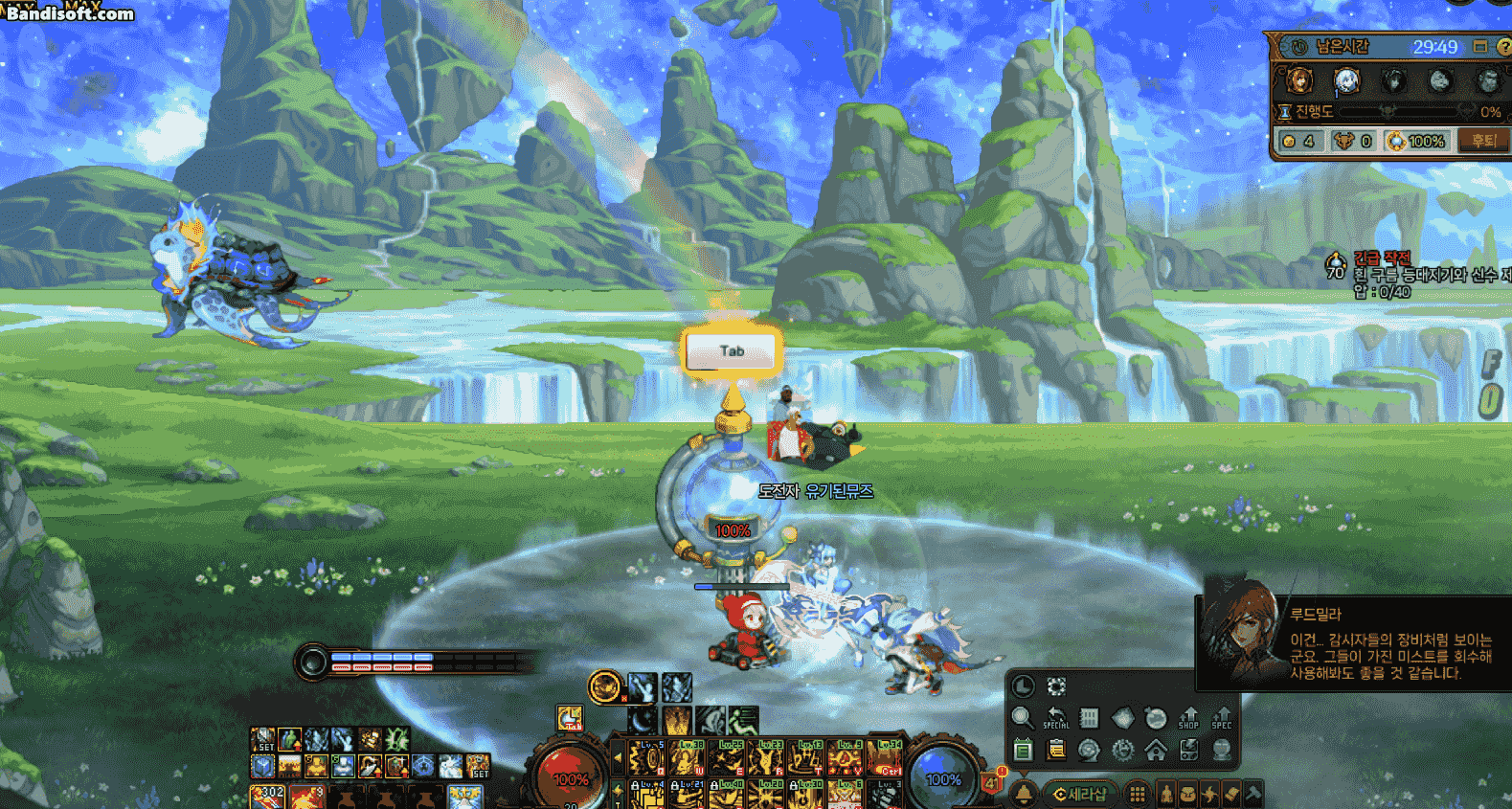The width and height of the screenshot is (1512, 809).
Task: Click the golden bell notification button
Action: (1024, 794)
